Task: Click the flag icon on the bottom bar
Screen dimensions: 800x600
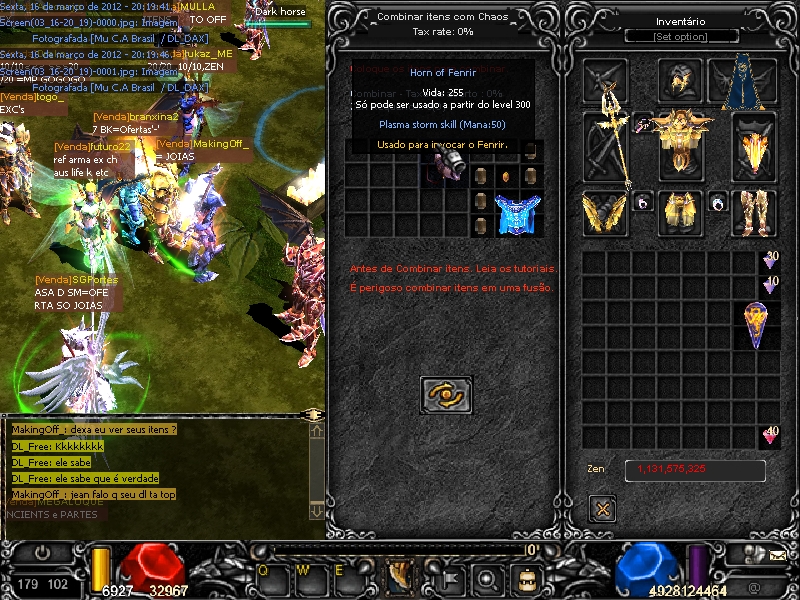Action: [450, 577]
